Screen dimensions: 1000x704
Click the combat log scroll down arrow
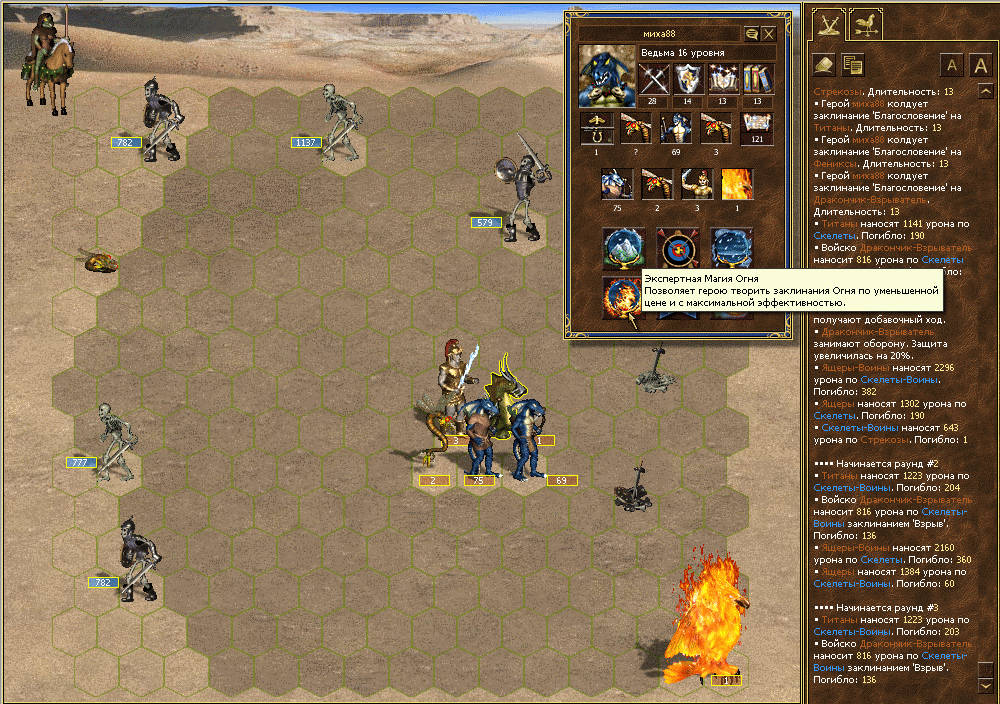point(985,686)
